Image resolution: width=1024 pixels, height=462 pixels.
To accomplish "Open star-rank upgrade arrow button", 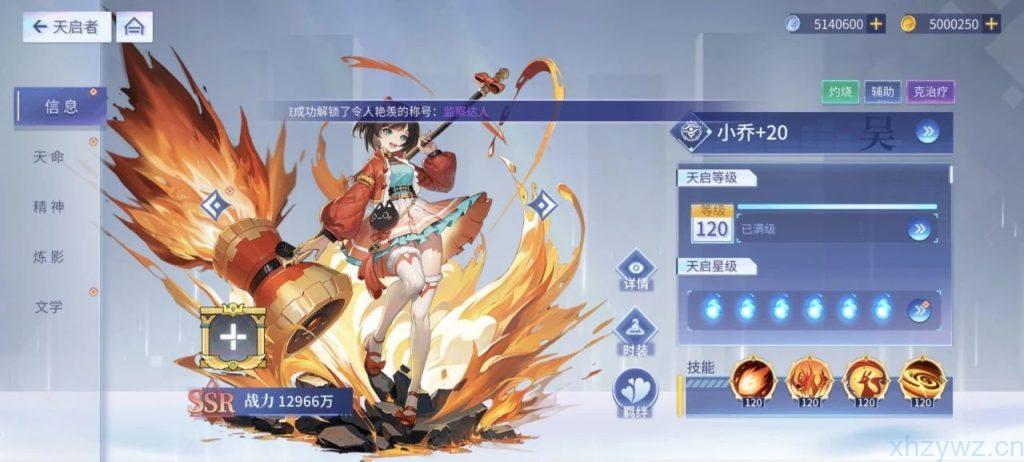I will click(x=918, y=310).
